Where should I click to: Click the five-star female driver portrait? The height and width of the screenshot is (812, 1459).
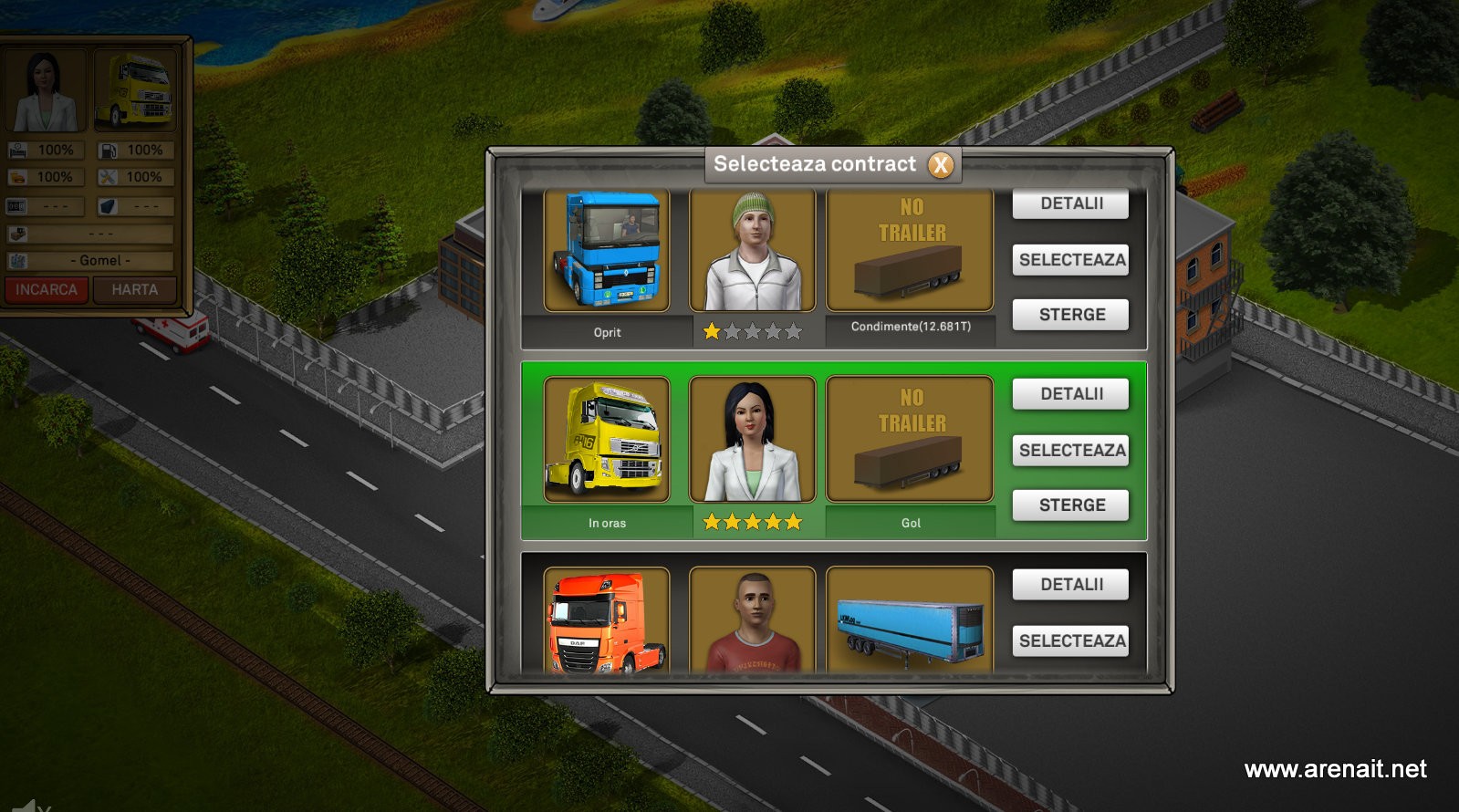(x=753, y=440)
